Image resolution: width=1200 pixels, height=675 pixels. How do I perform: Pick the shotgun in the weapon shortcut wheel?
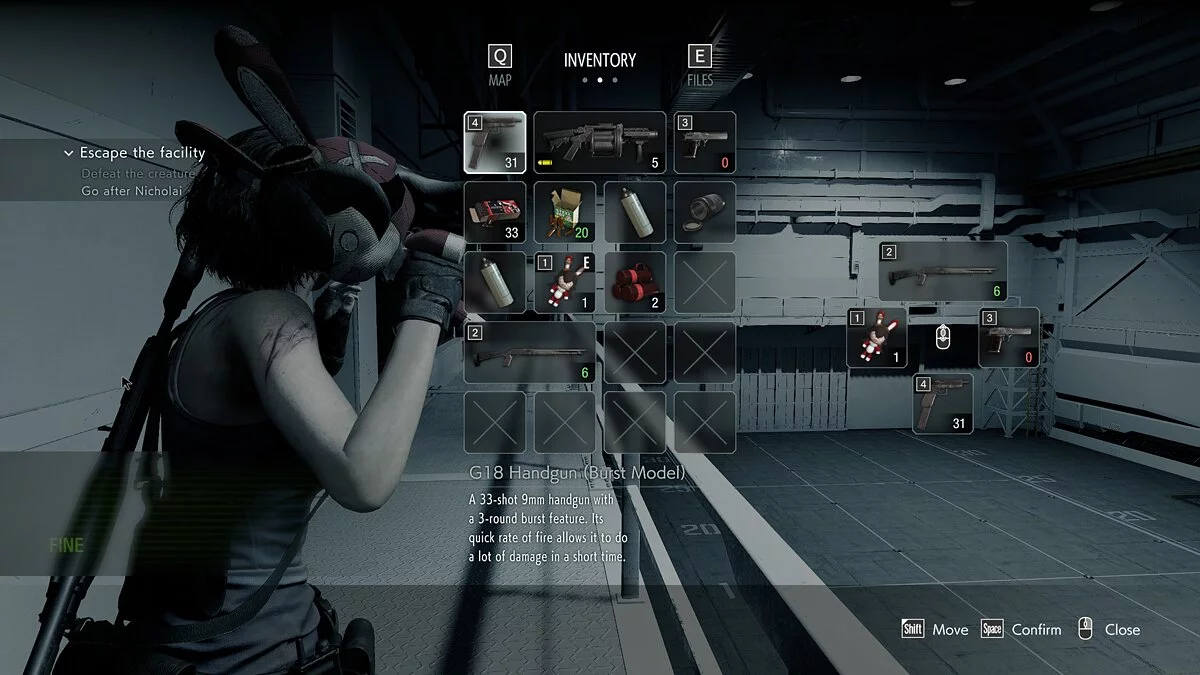[942, 271]
